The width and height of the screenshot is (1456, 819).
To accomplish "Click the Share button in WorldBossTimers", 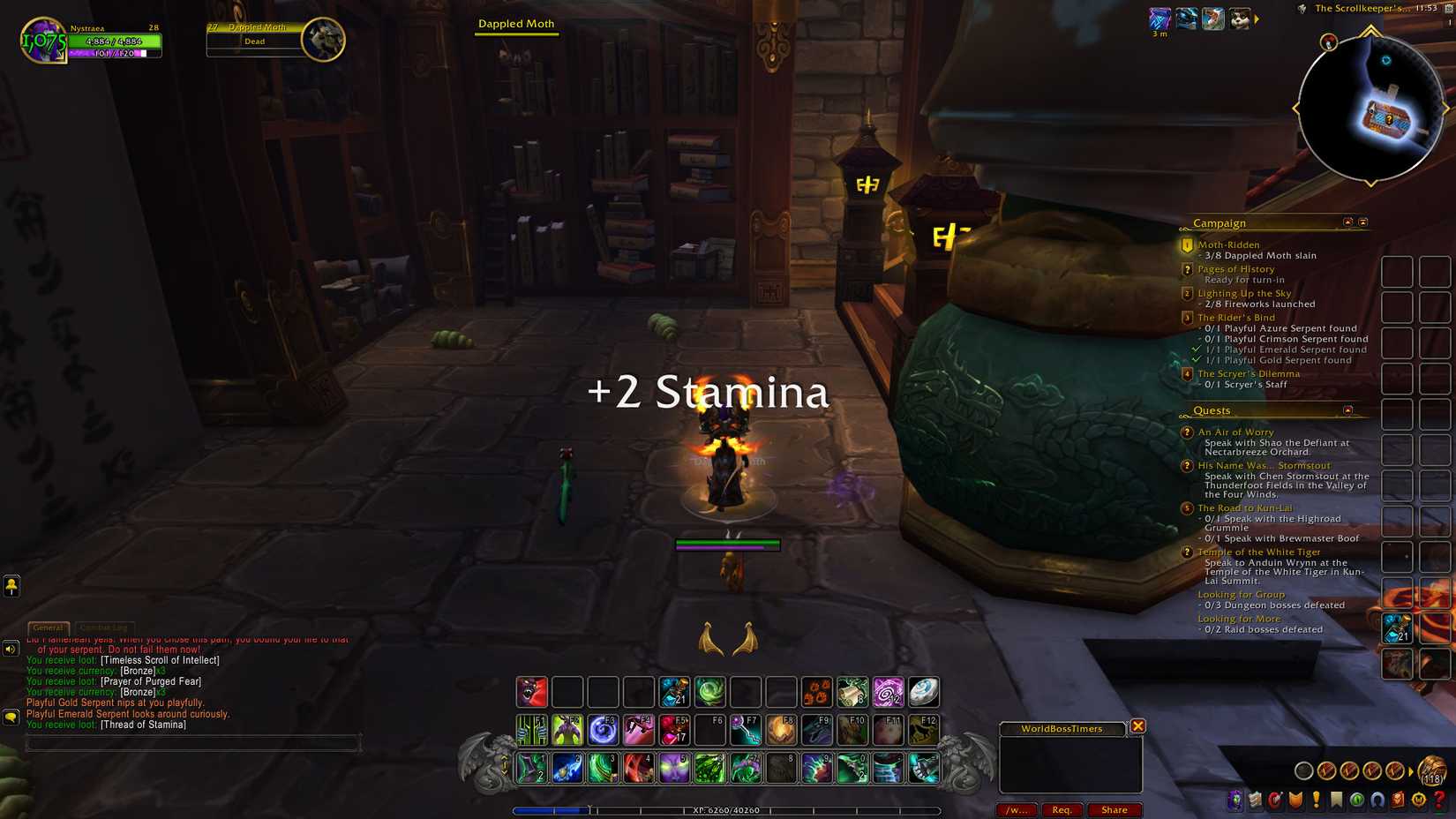I will (x=1115, y=809).
